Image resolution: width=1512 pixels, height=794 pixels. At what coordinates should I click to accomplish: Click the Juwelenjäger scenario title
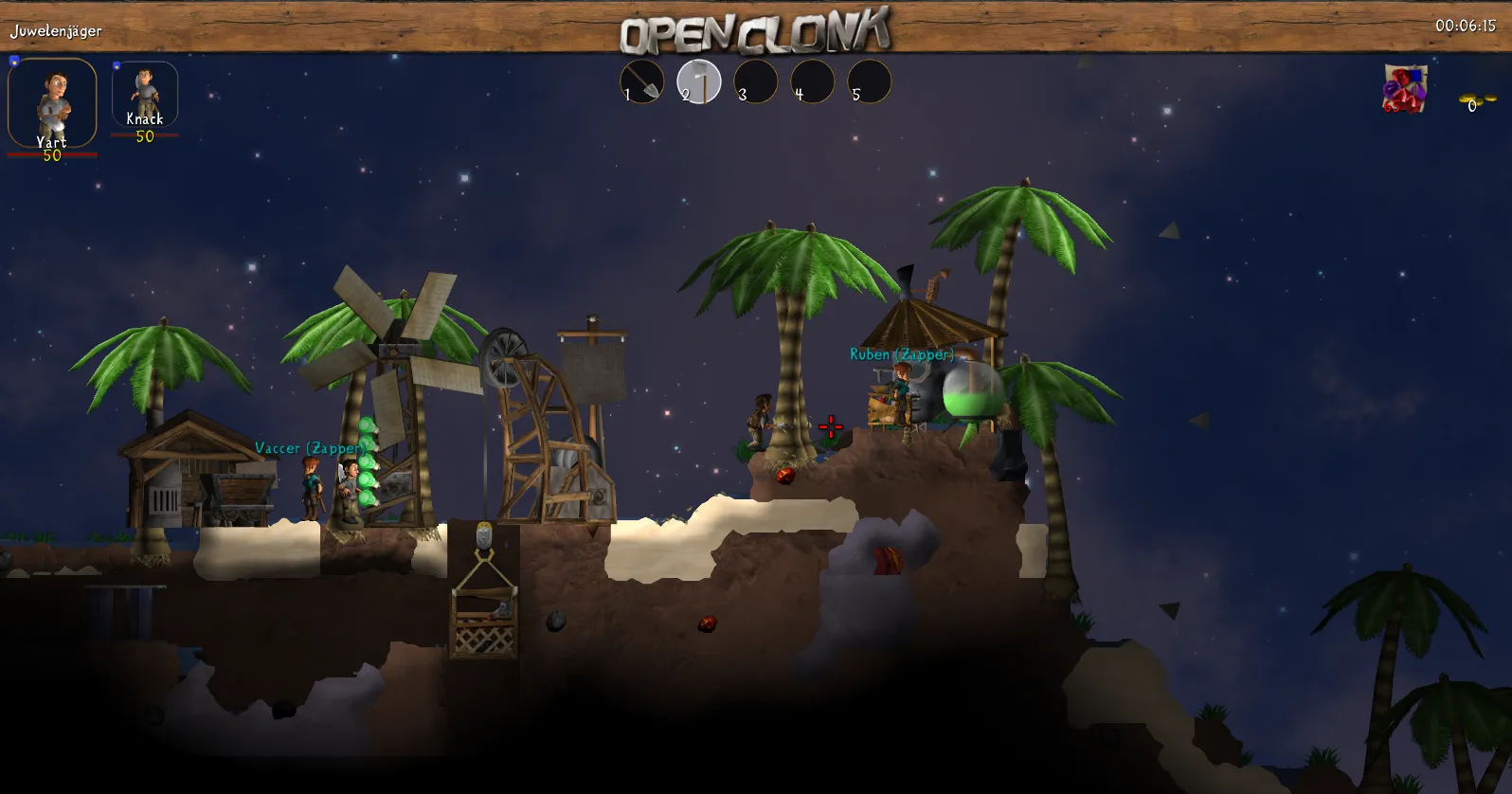point(55,29)
